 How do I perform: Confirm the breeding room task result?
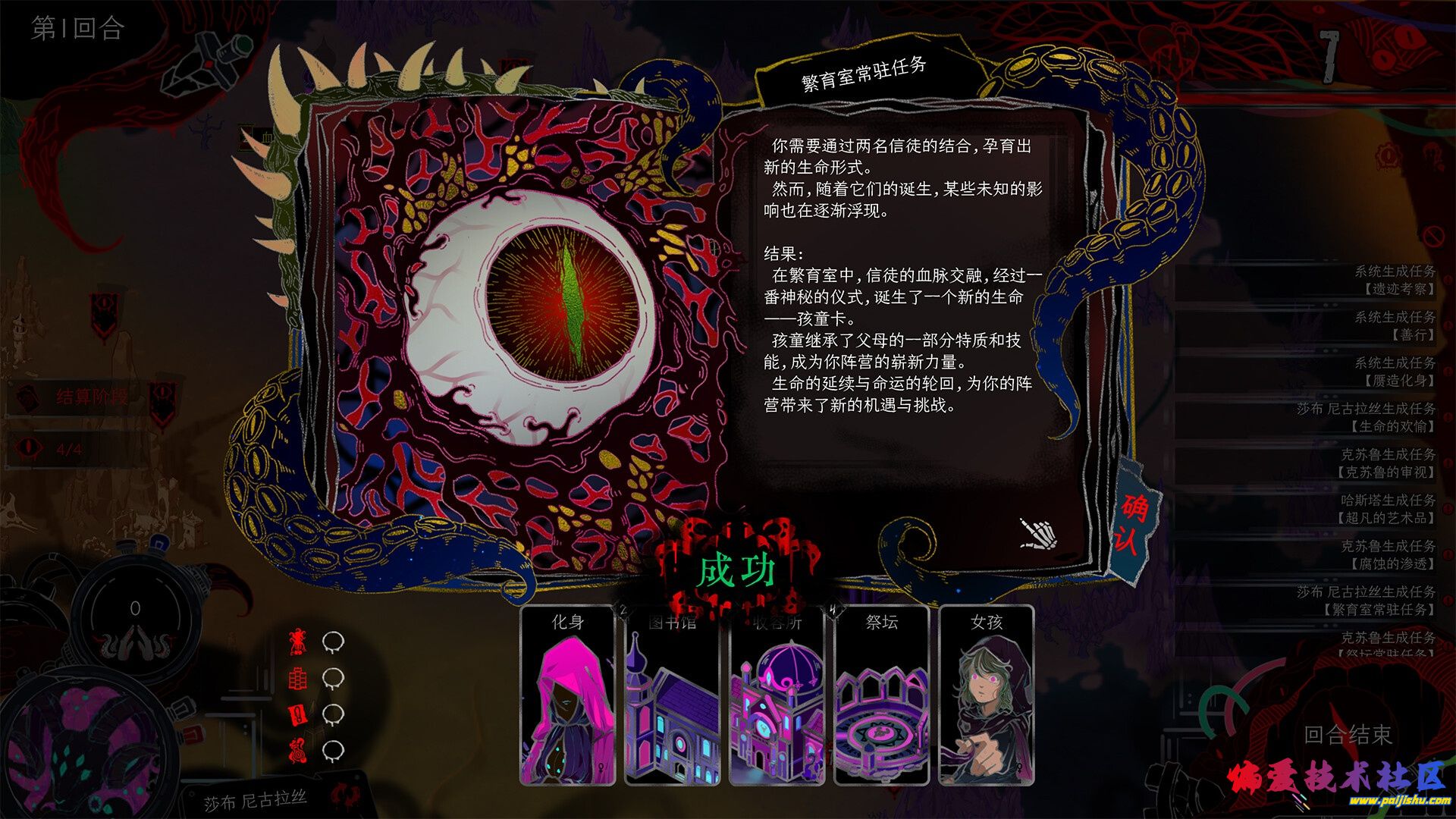tap(1134, 523)
